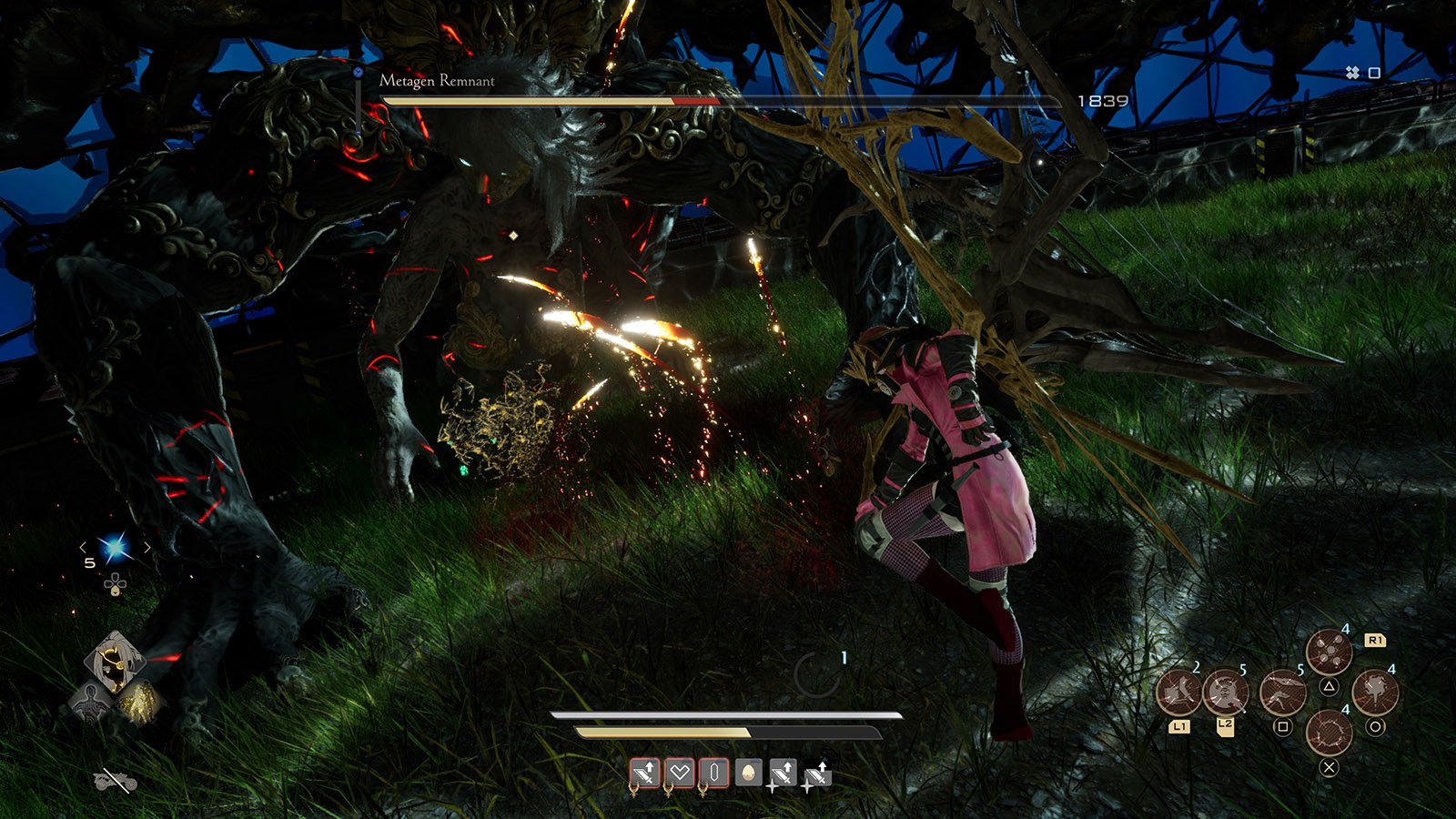The image size is (1456, 819).
Task: Click the body silhouette diamond icon
Action: click(x=90, y=702)
